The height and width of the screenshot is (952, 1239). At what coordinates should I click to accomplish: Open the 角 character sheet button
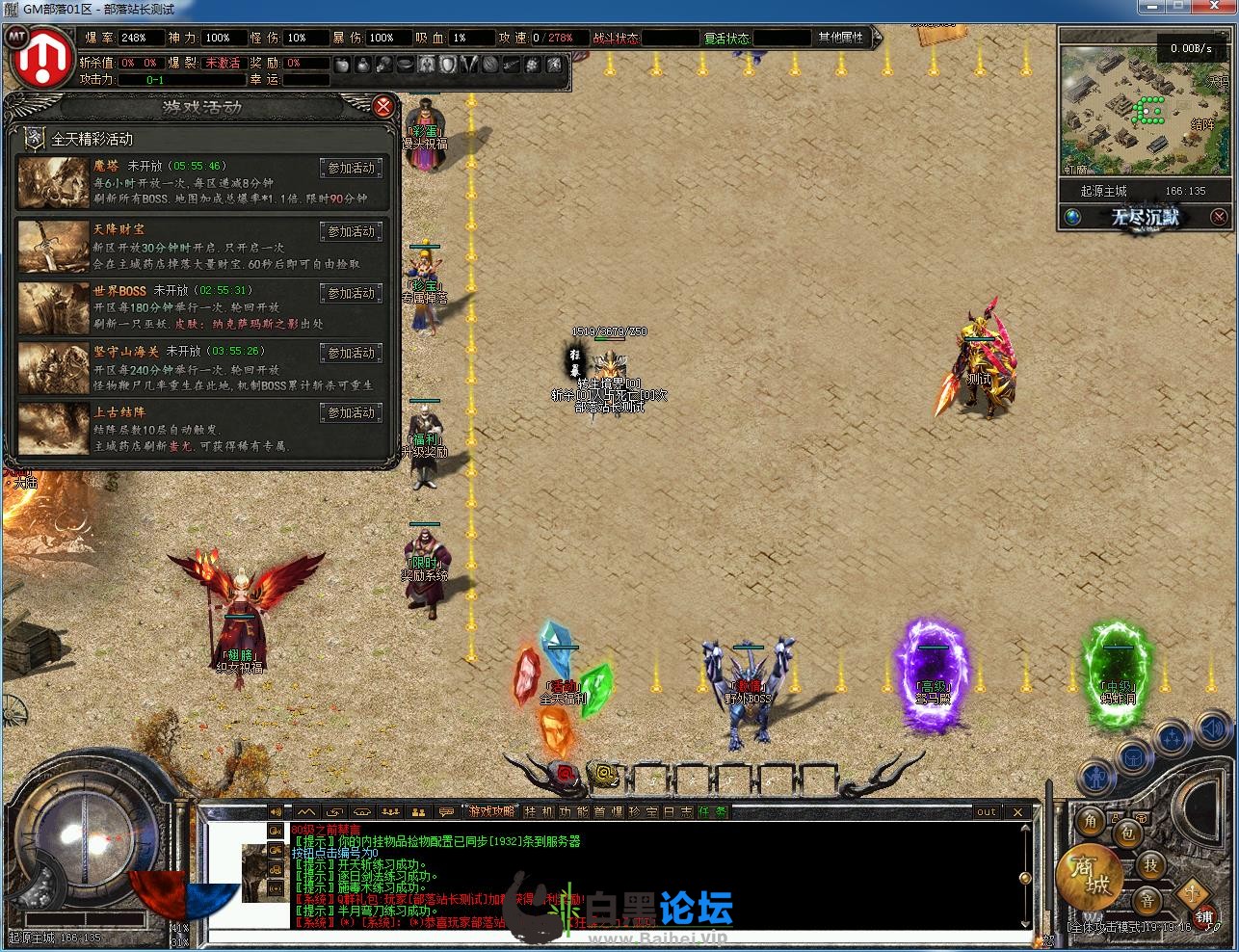point(1091,821)
